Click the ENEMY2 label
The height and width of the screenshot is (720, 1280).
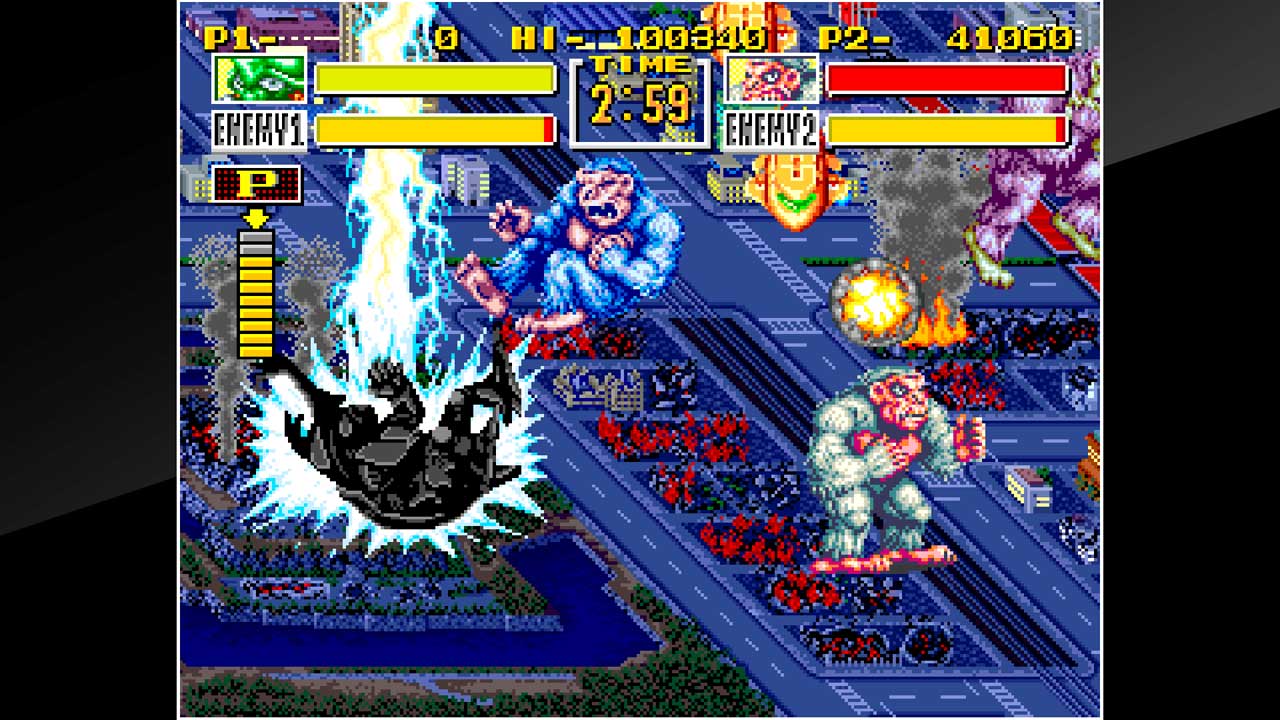click(x=768, y=128)
